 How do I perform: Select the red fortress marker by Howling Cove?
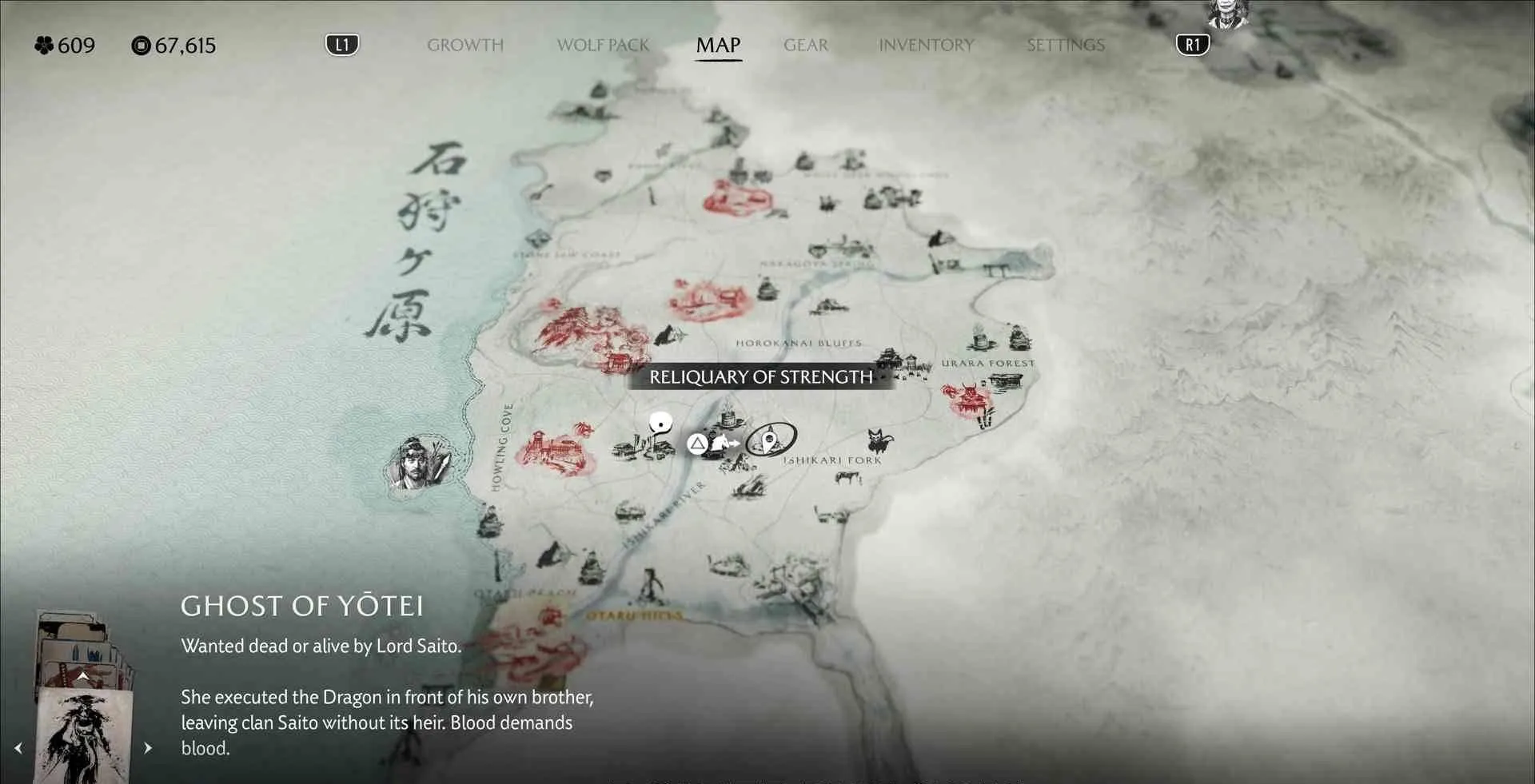pyautogui.click(x=556, y=452)
